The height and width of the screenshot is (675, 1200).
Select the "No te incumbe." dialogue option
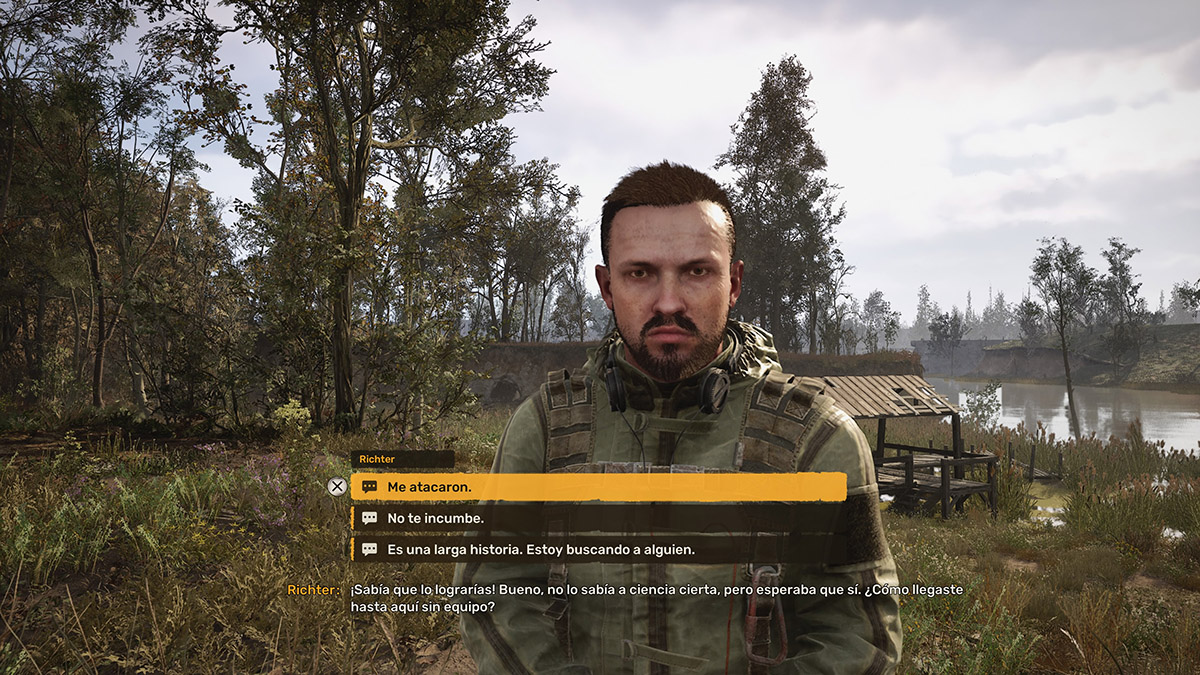pos(598,518)
